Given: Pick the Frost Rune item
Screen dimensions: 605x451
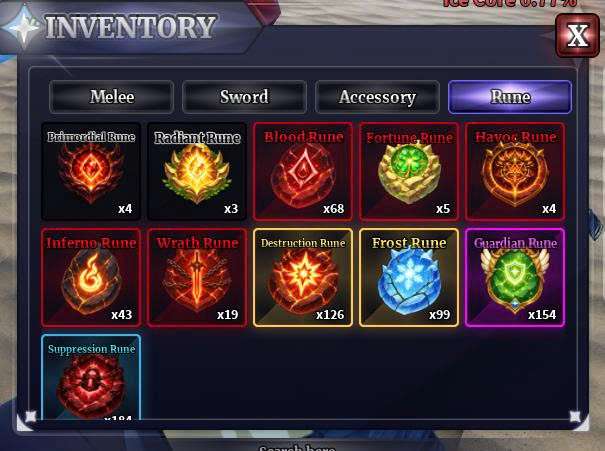Looking at the screenshot, I should tap(409, 277).
